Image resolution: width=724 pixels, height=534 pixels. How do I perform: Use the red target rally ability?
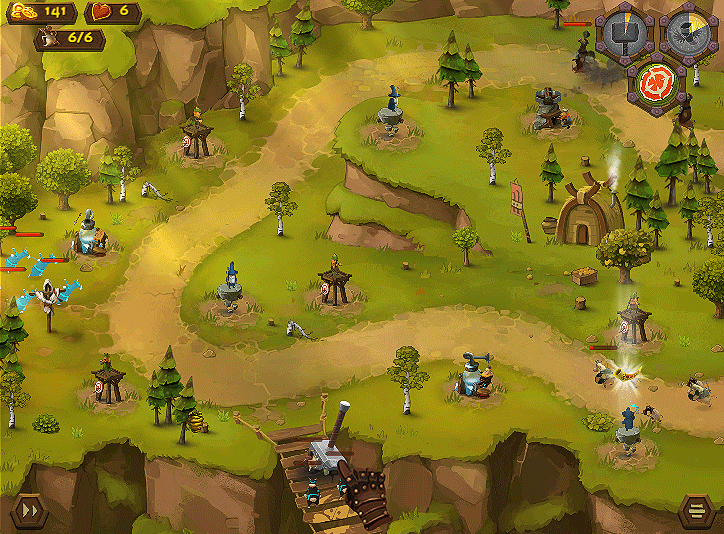[657, 83]
